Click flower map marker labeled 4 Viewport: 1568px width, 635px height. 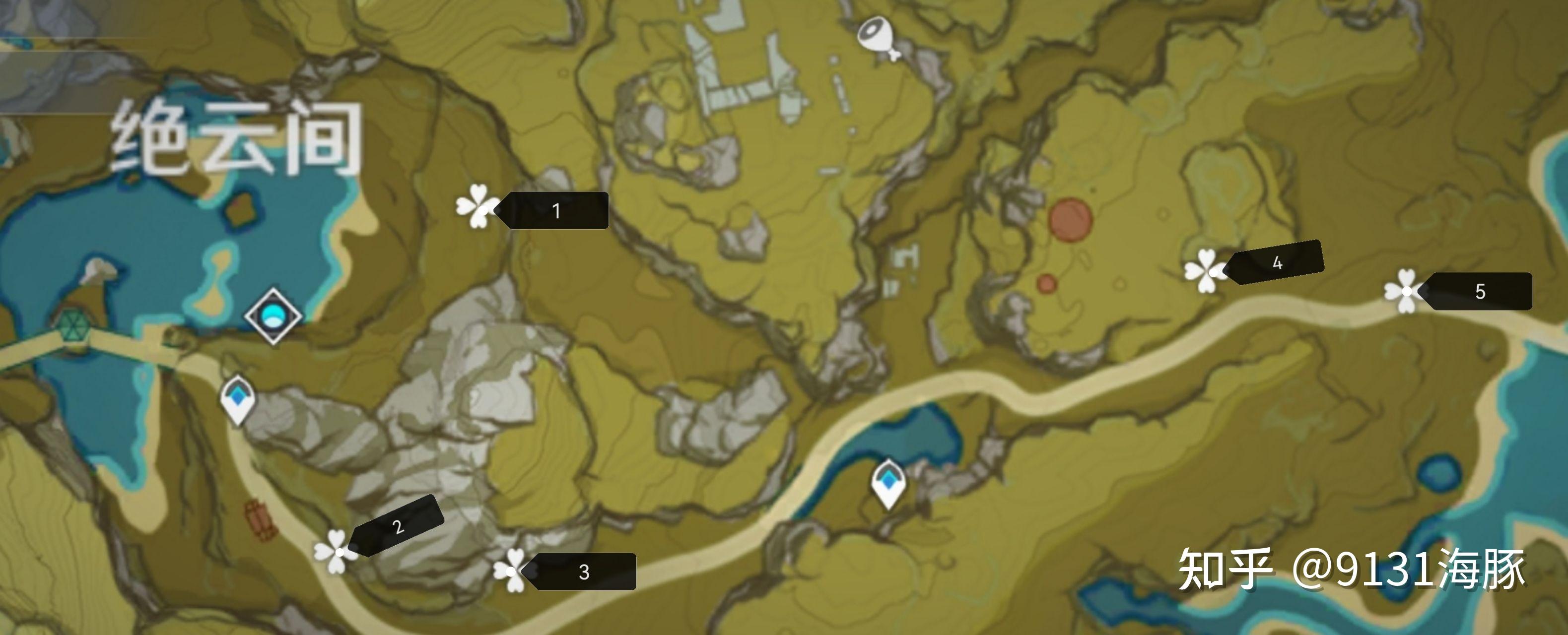[x=1205, y=271]
